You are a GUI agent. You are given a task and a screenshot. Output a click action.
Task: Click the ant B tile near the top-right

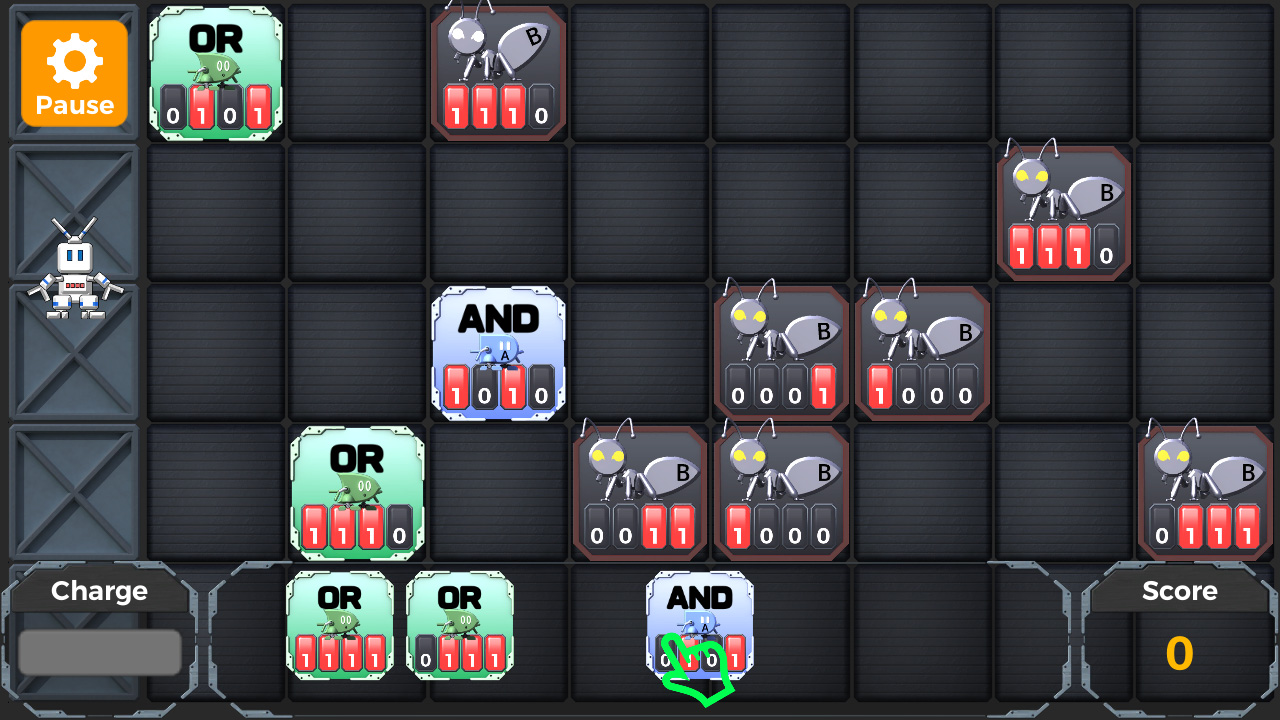point(1063,210)
